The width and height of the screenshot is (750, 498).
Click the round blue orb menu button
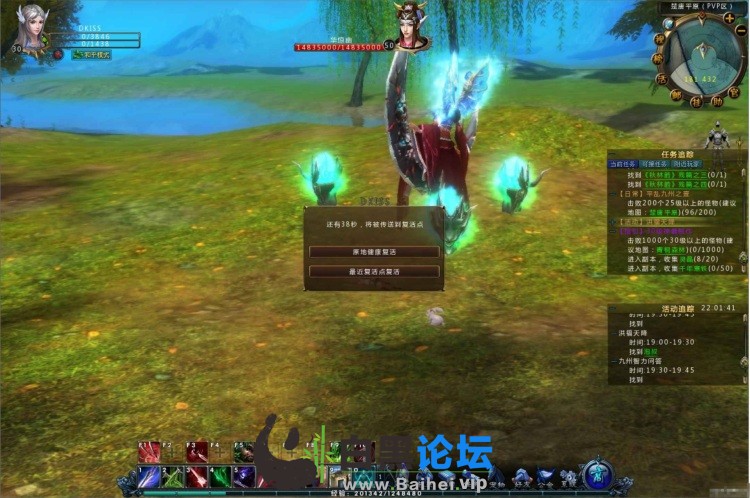point(597,473)
